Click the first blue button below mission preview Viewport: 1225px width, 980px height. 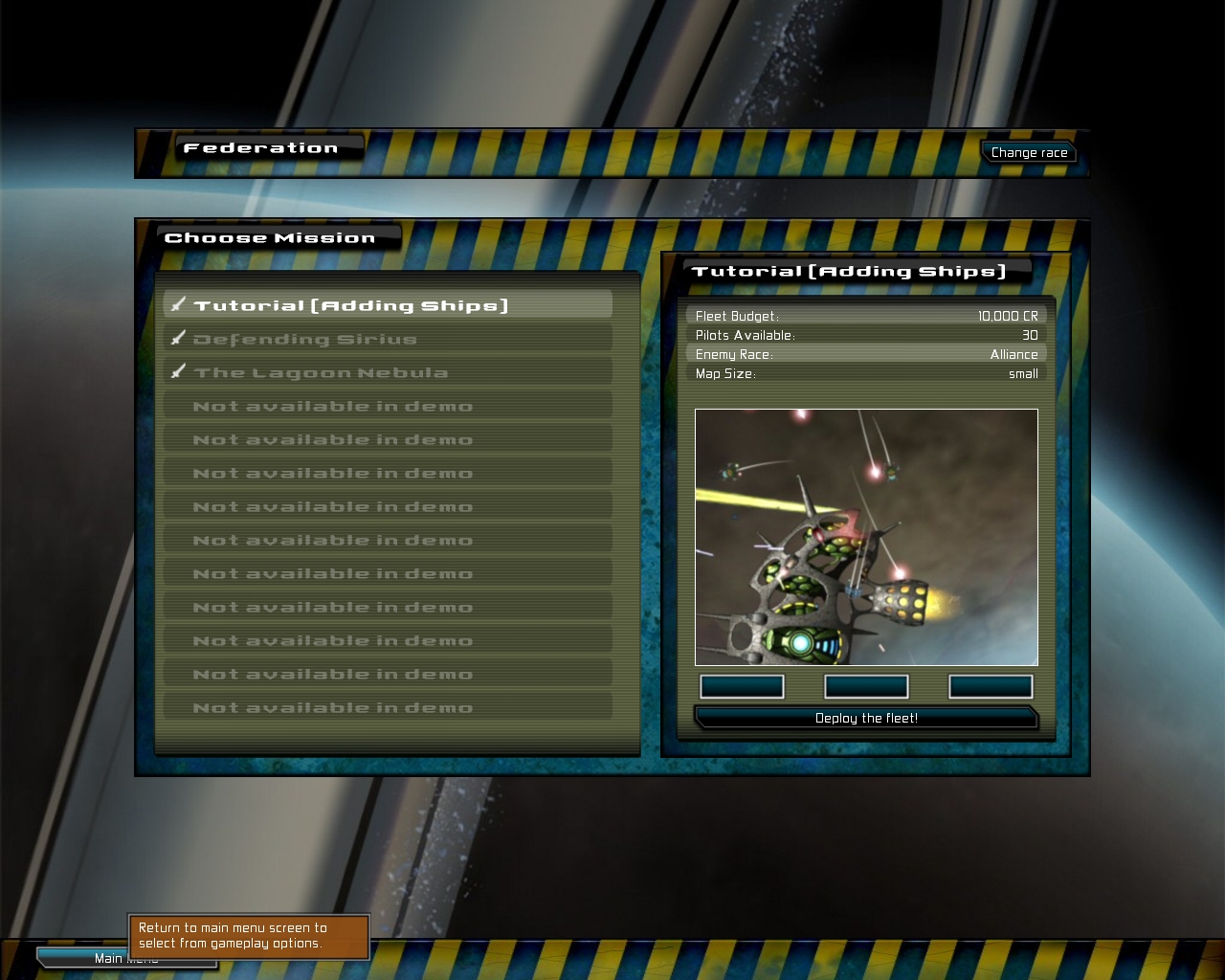[x=742, y=686]
